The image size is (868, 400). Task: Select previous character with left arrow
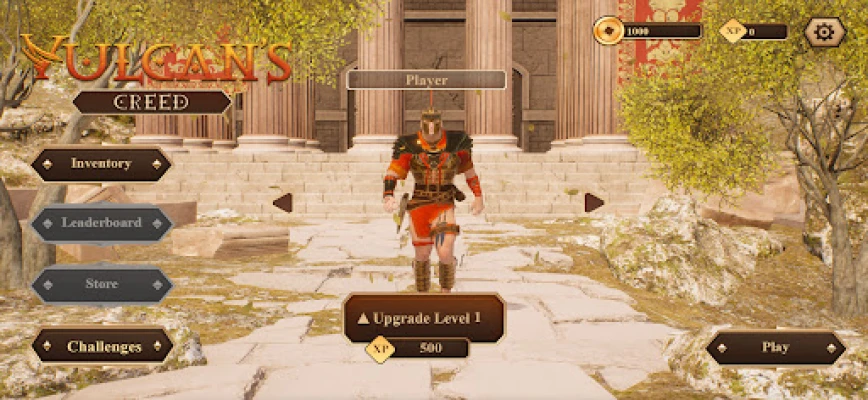click(282, 203)
